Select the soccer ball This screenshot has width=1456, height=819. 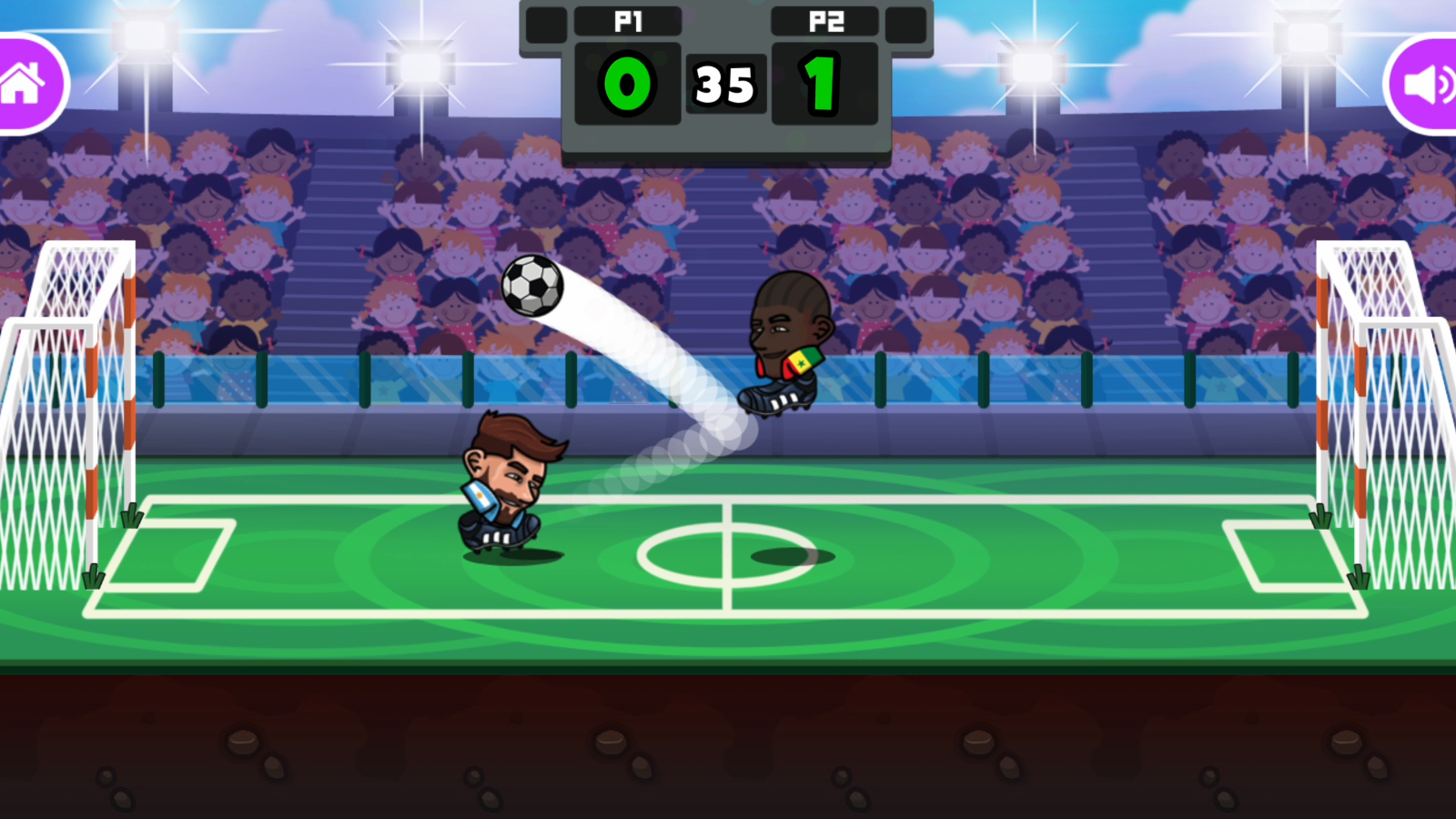tap(532, 287)
